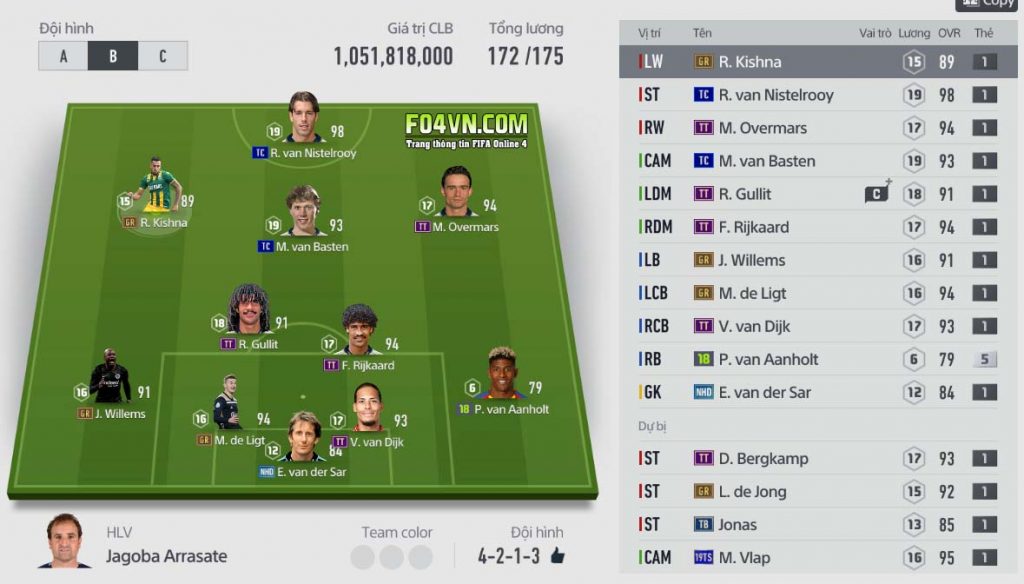Pick R. Gullit row in the list
The height and width of the screenshot is (584, 1024).
[818, 194]
